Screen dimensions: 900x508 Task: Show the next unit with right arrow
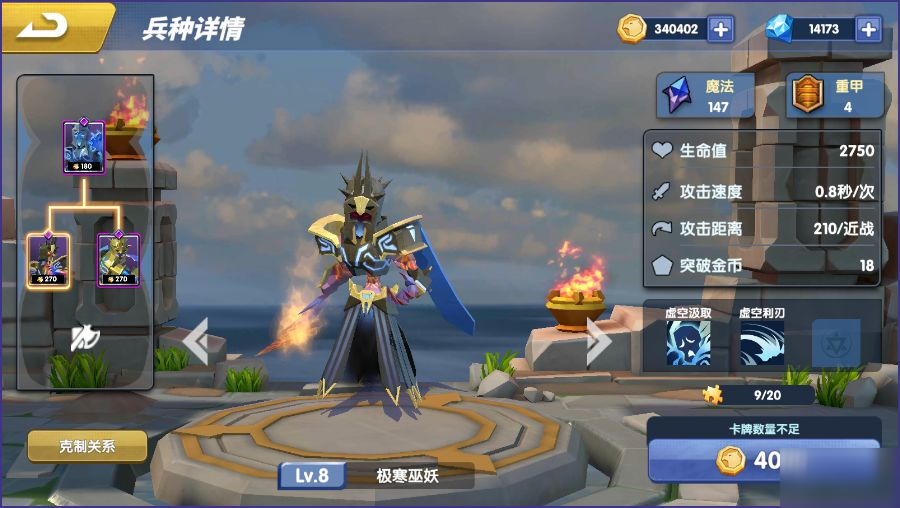598,341
